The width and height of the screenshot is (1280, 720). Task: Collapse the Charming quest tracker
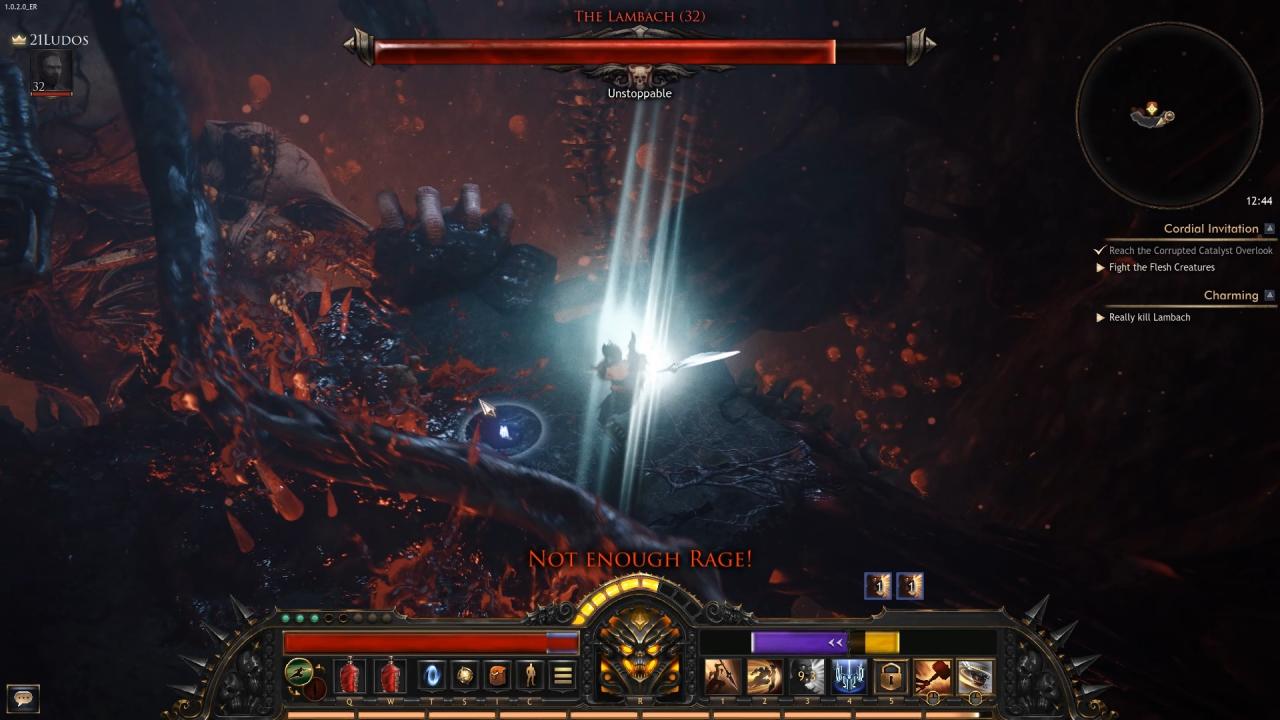pyautogui.click(x=1269, y=296)
